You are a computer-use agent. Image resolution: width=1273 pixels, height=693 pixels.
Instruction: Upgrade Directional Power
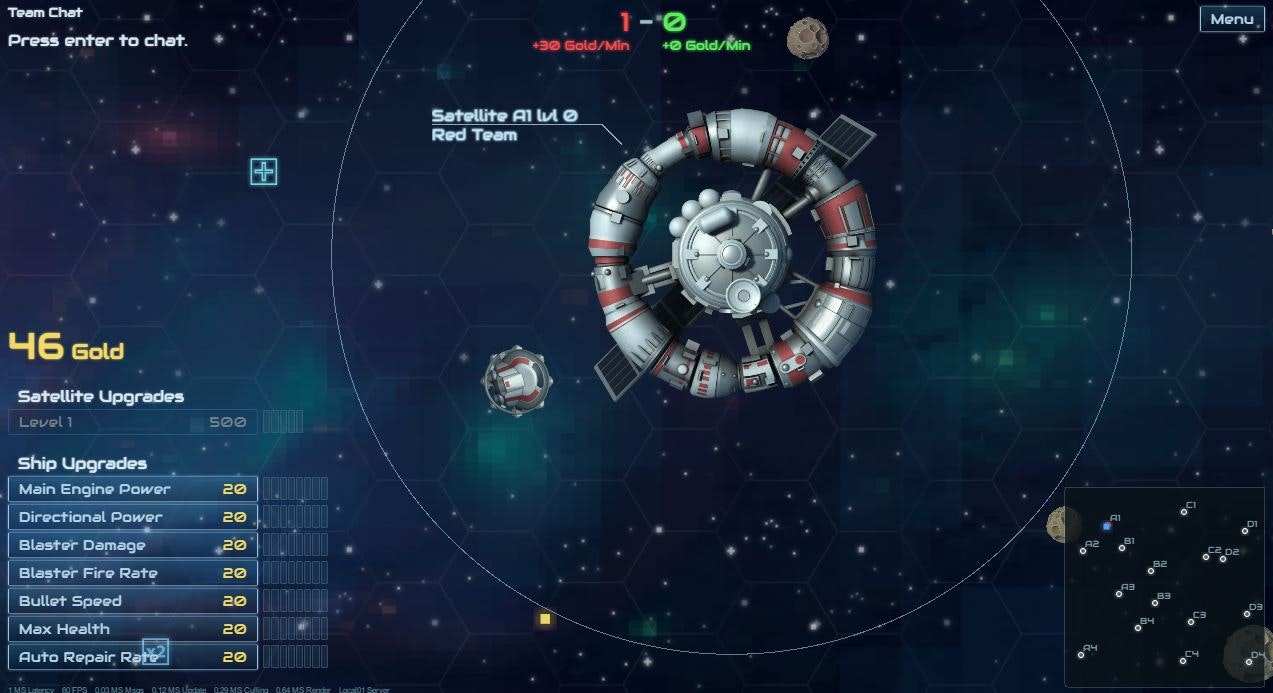[x=133, y=517]
